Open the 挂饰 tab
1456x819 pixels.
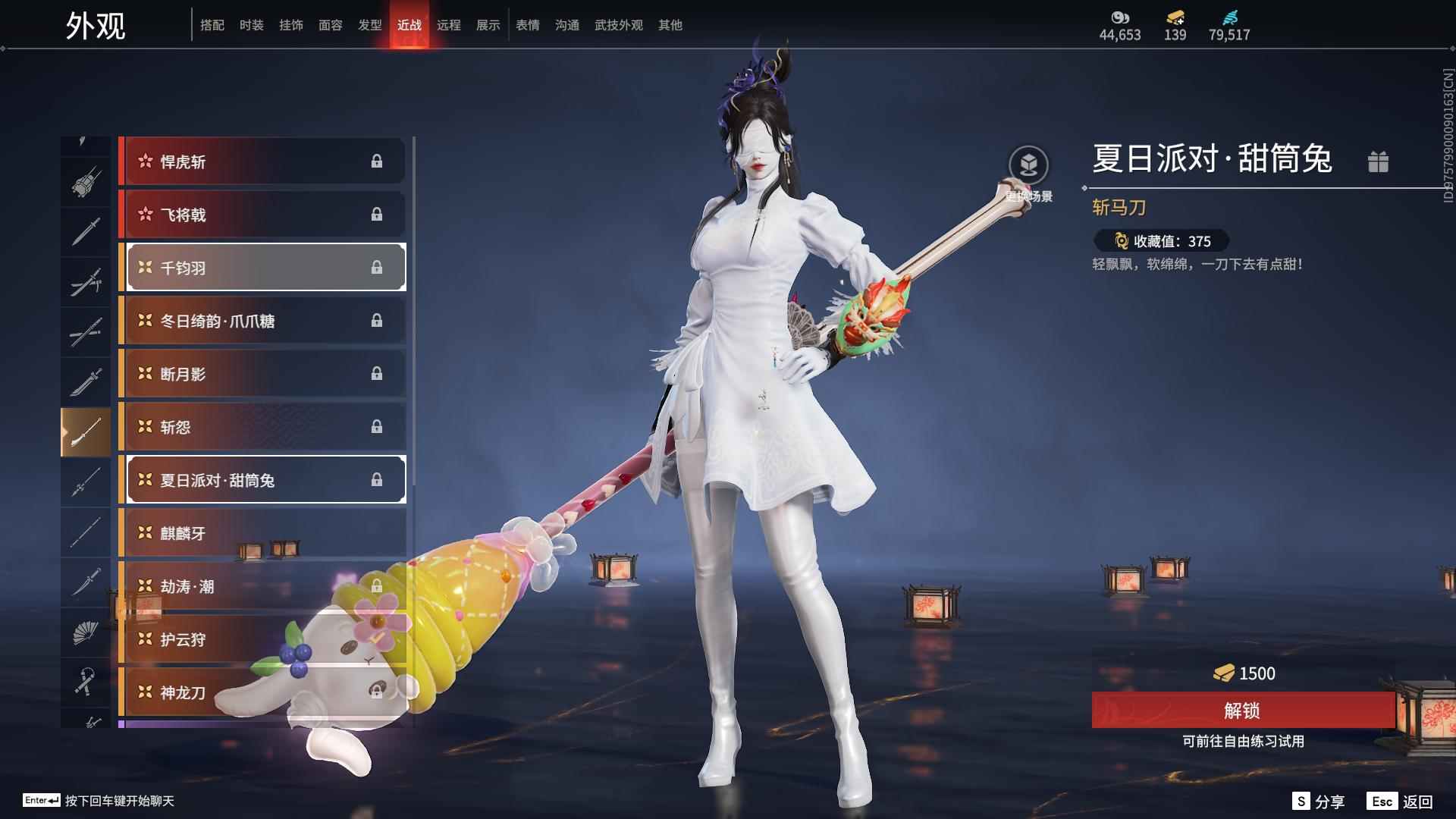pyautogui.click(x=290, y=25)
